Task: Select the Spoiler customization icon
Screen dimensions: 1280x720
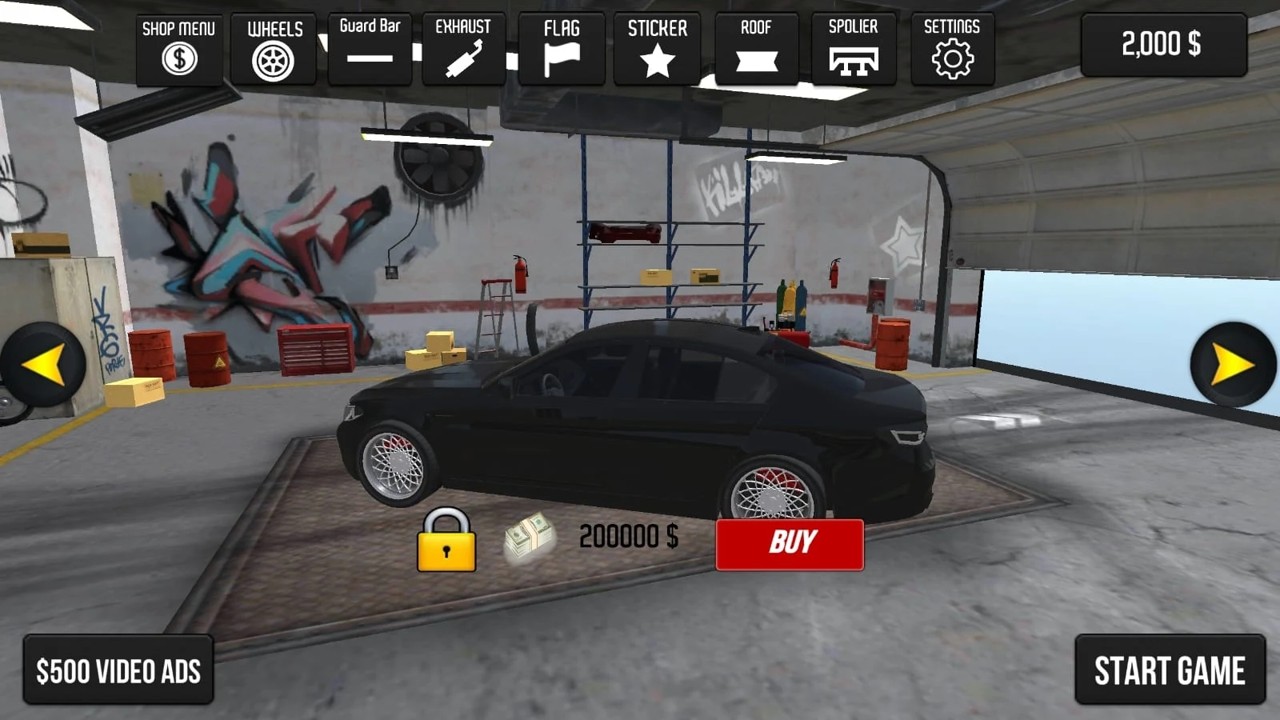Action: coord(852,57)
